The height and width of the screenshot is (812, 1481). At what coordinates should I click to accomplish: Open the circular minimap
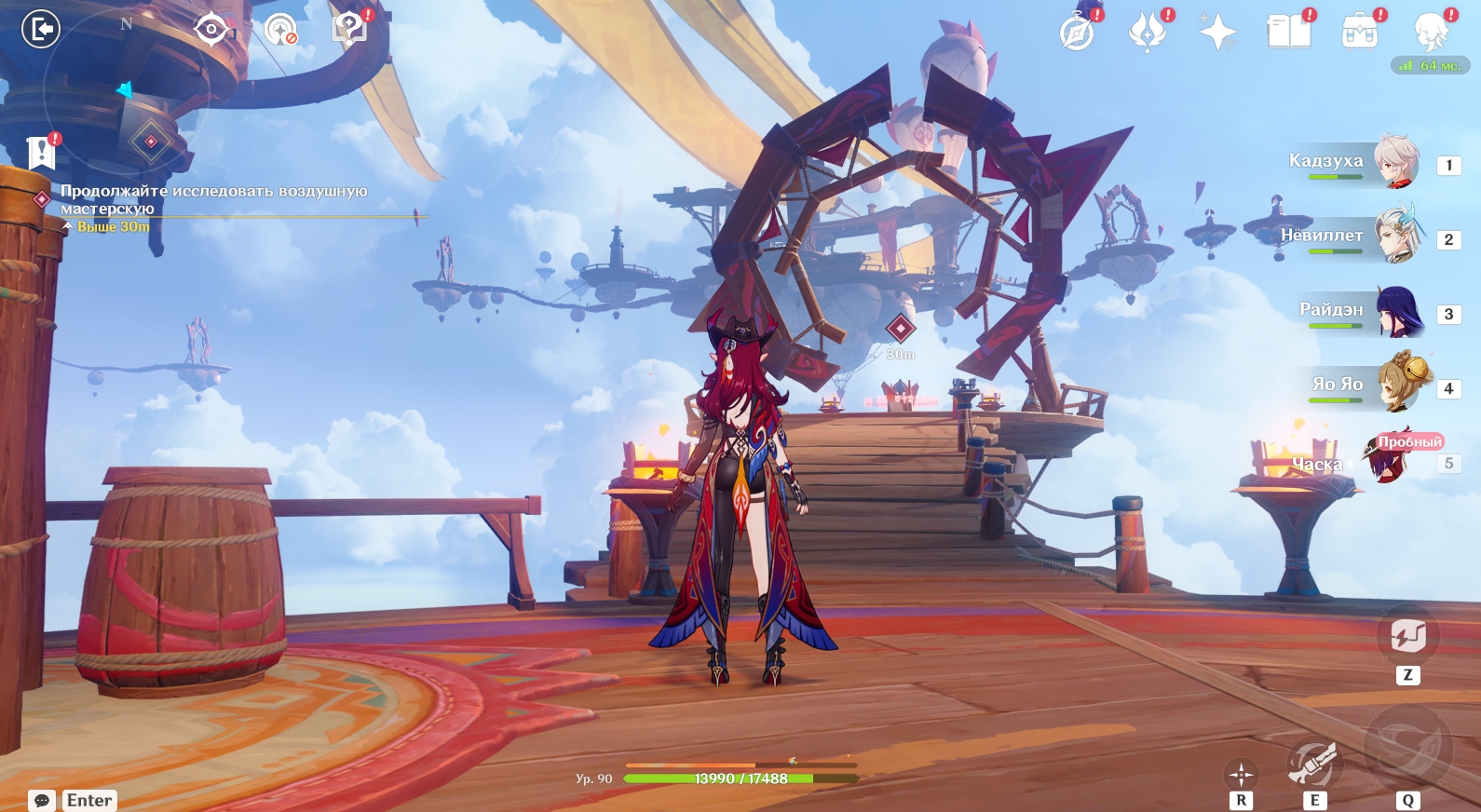pyautogui.click(x=126, y=93)
